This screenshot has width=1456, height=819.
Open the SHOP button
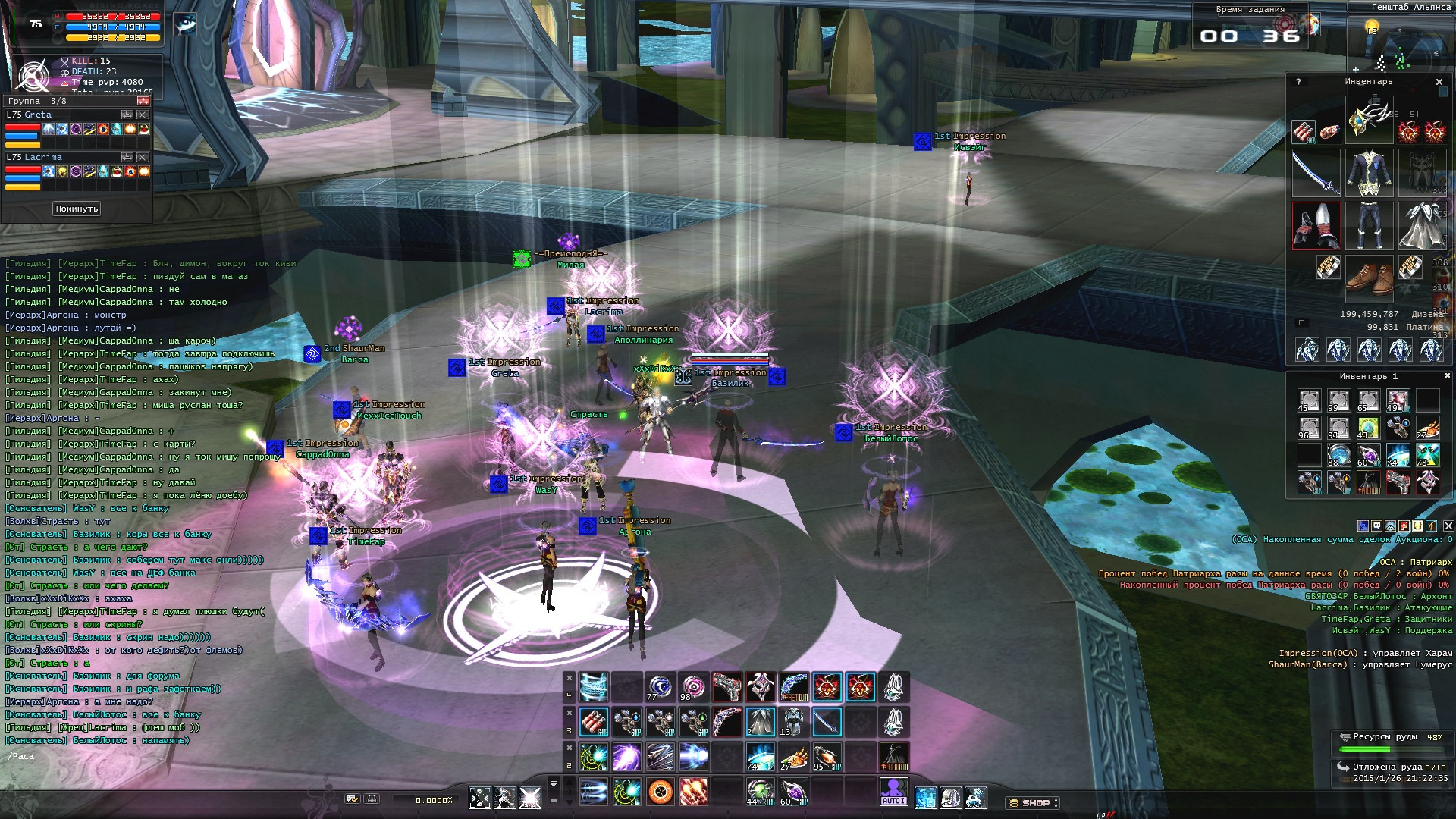point(1031,802)
